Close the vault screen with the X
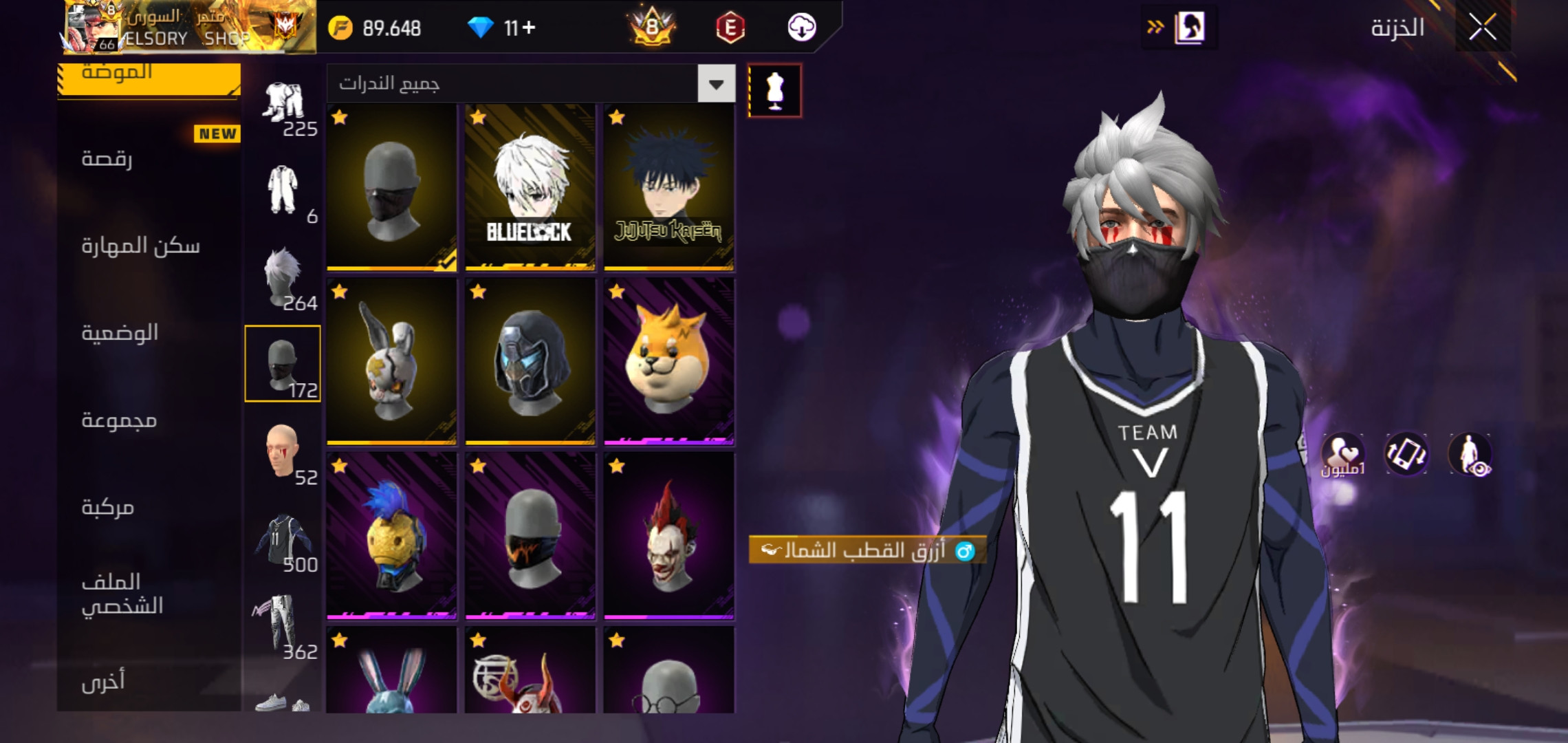This screenshot has height=743, width=1568. pos(1482,28)
